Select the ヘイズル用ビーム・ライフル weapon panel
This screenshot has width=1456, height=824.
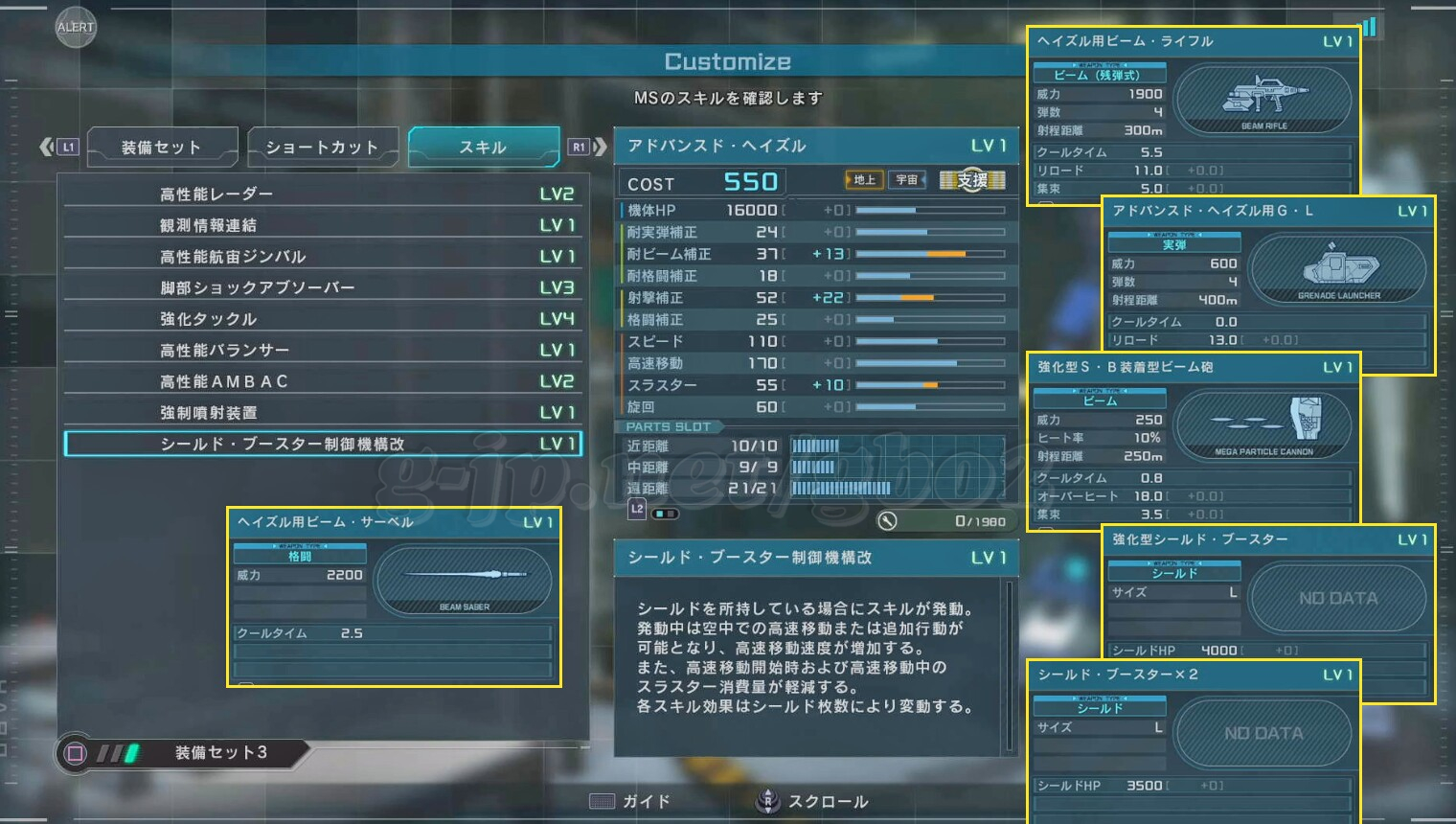pos(1194,115)
